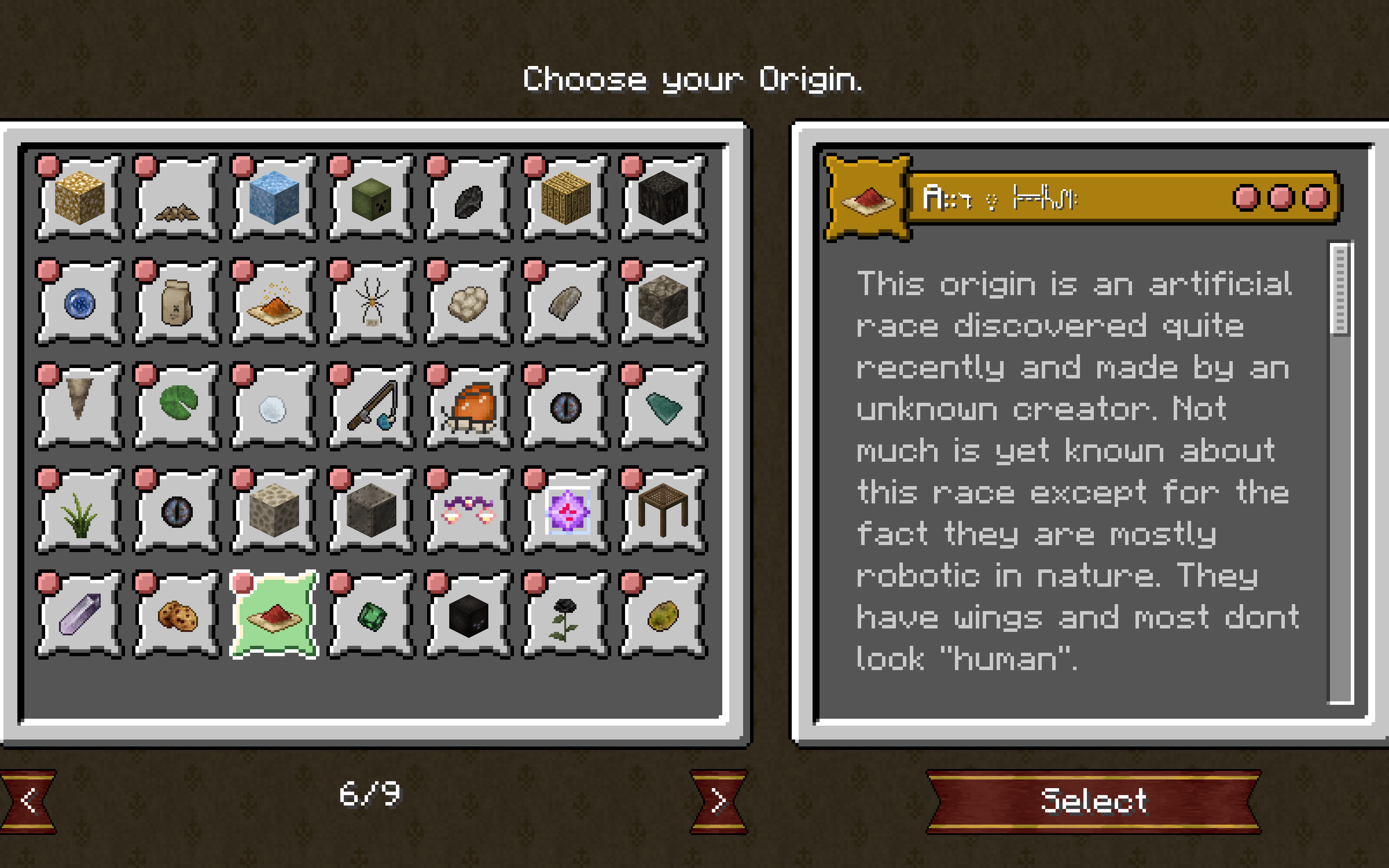Choose the pink end crystal origin
This screenshot has height=868, width=1389.
565,510
